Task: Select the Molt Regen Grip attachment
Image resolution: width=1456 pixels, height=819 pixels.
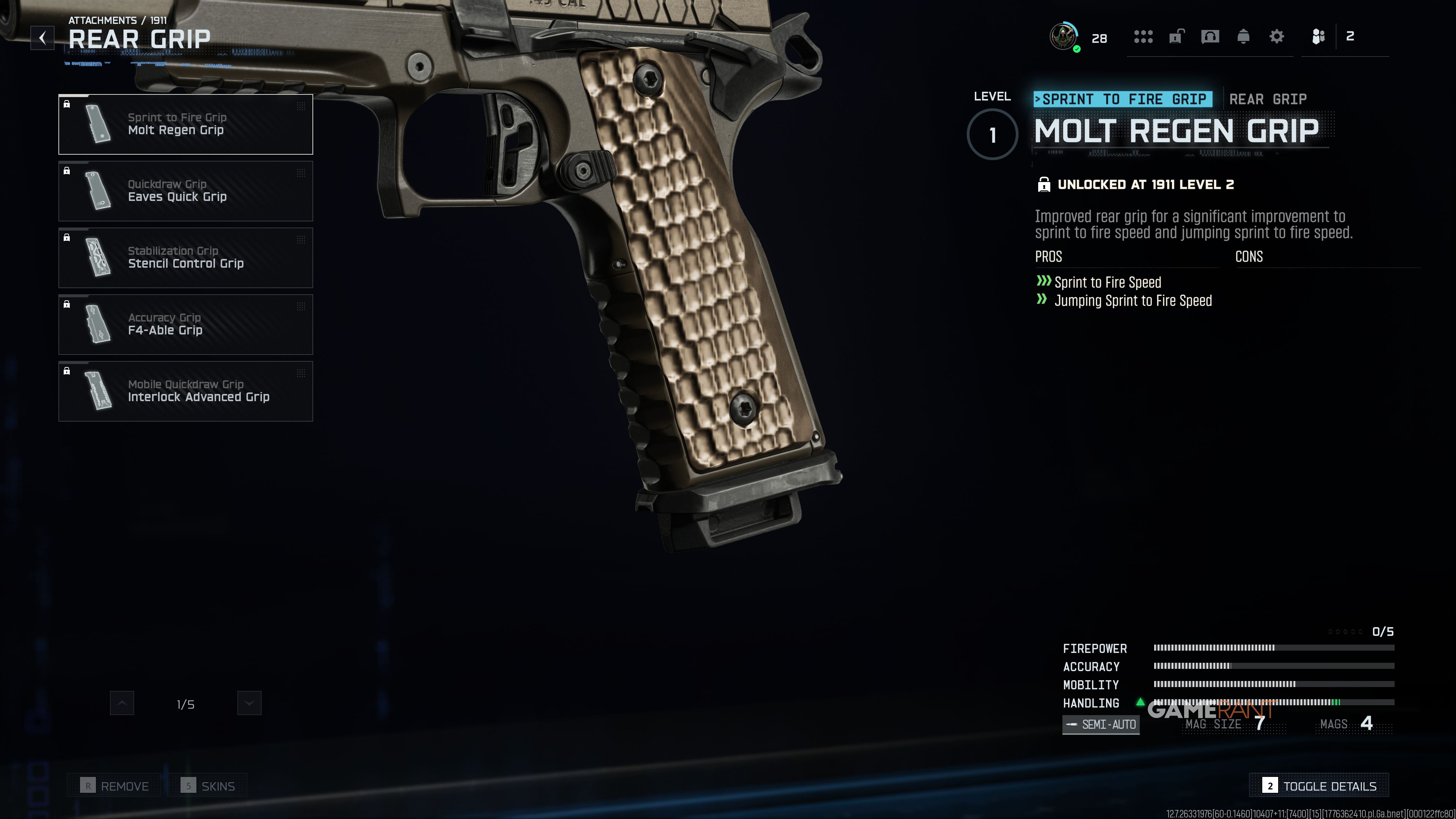Action: [185, 124]
